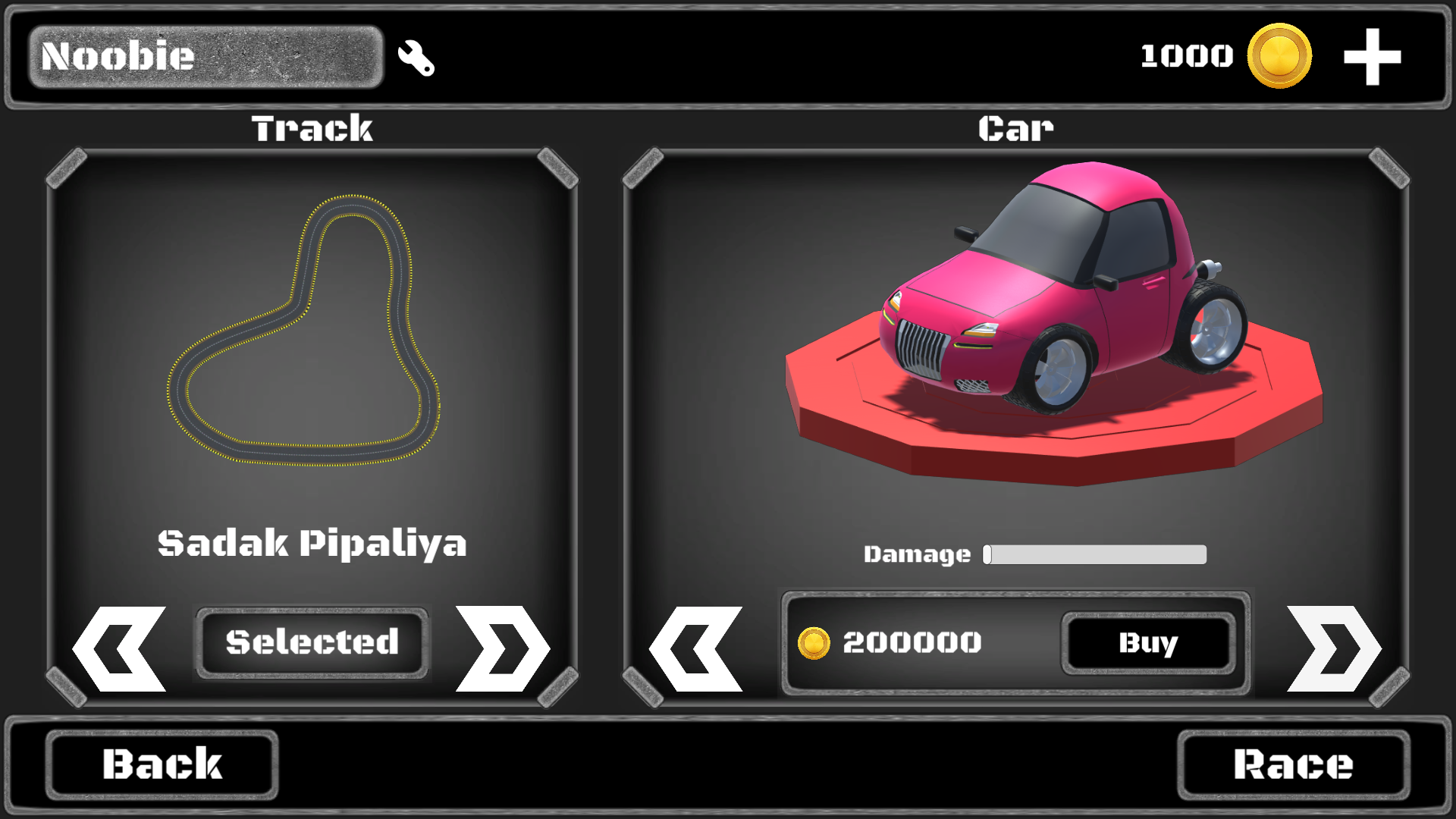Click the small coin icon next to 200000
Screen dimensions: 1456x819
click(817, 642)
